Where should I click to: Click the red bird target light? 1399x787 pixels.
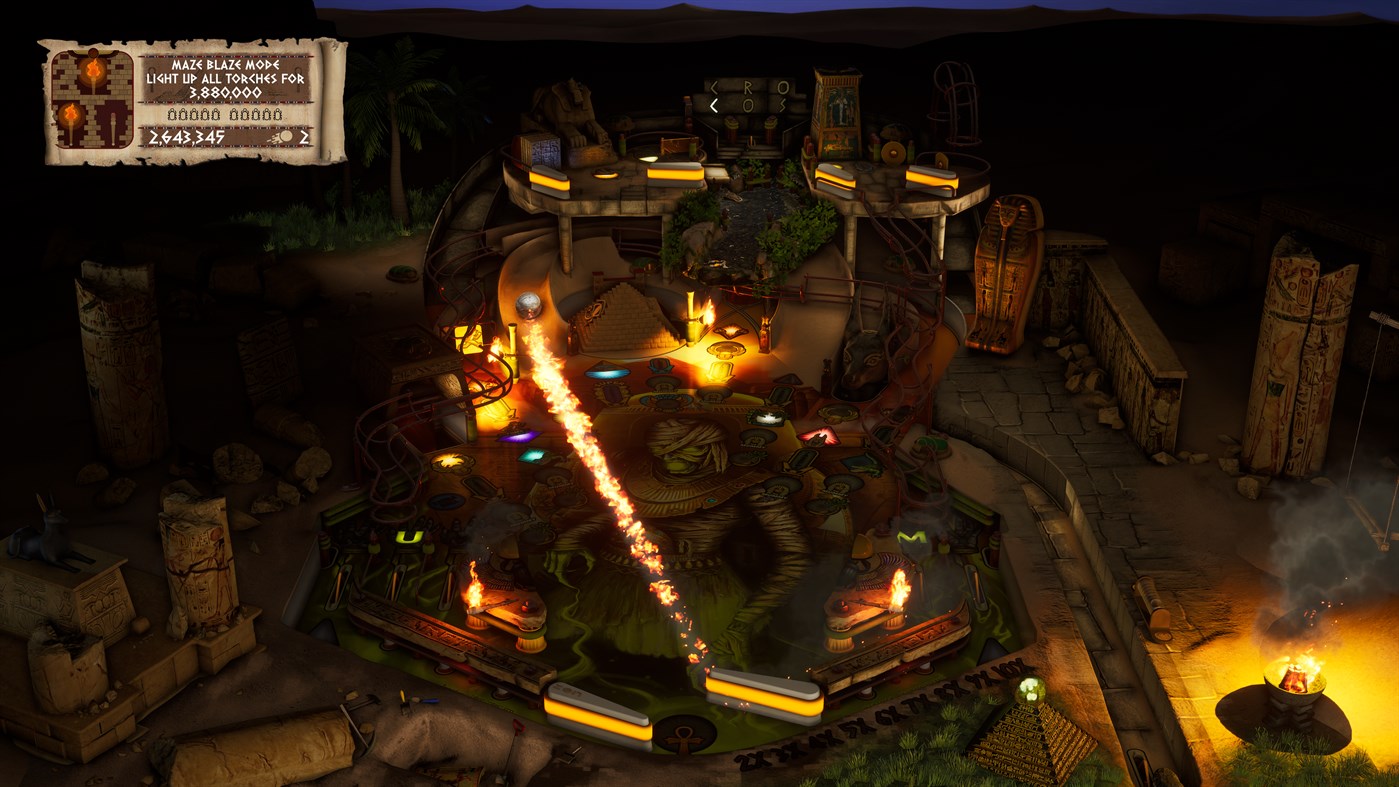(x=819, y=436)
